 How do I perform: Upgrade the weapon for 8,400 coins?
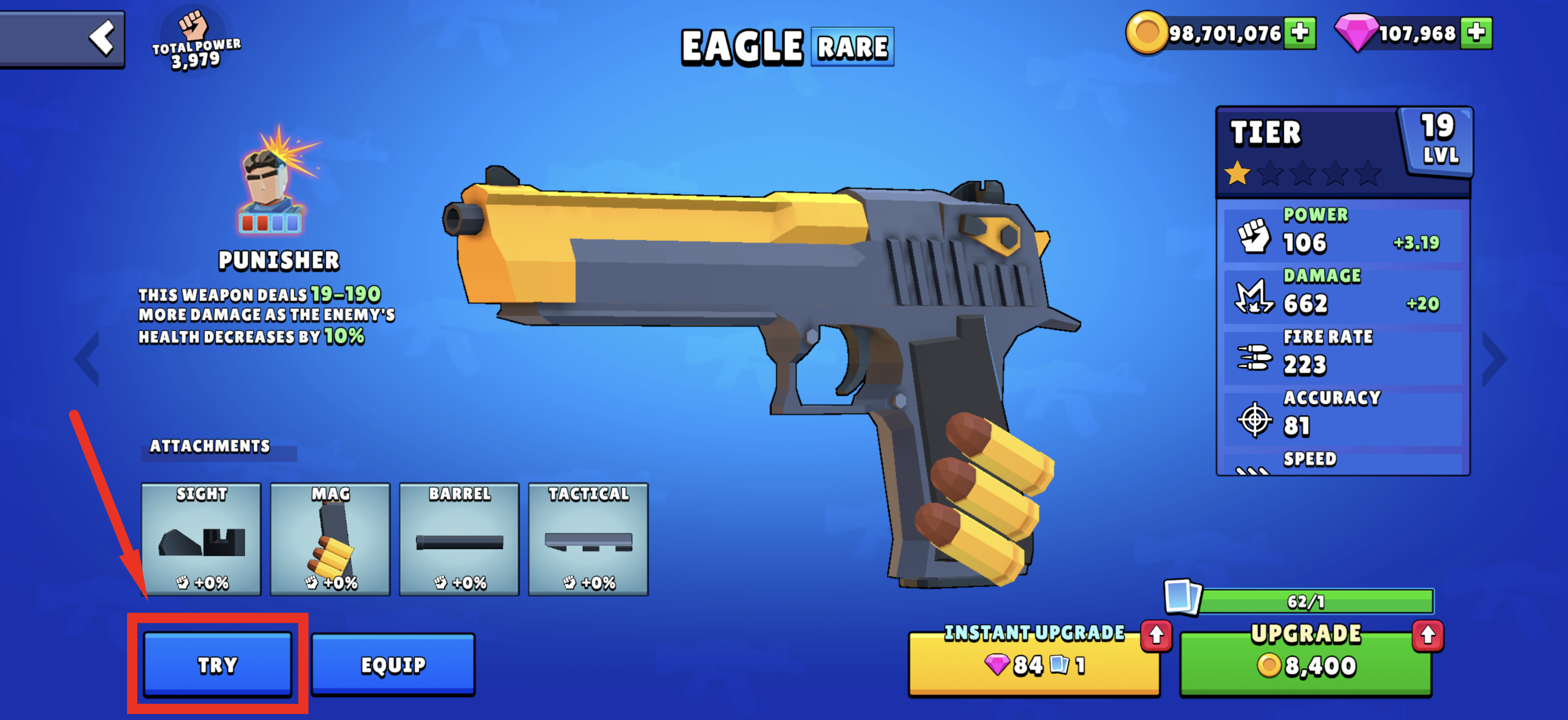click(1306, 664)
